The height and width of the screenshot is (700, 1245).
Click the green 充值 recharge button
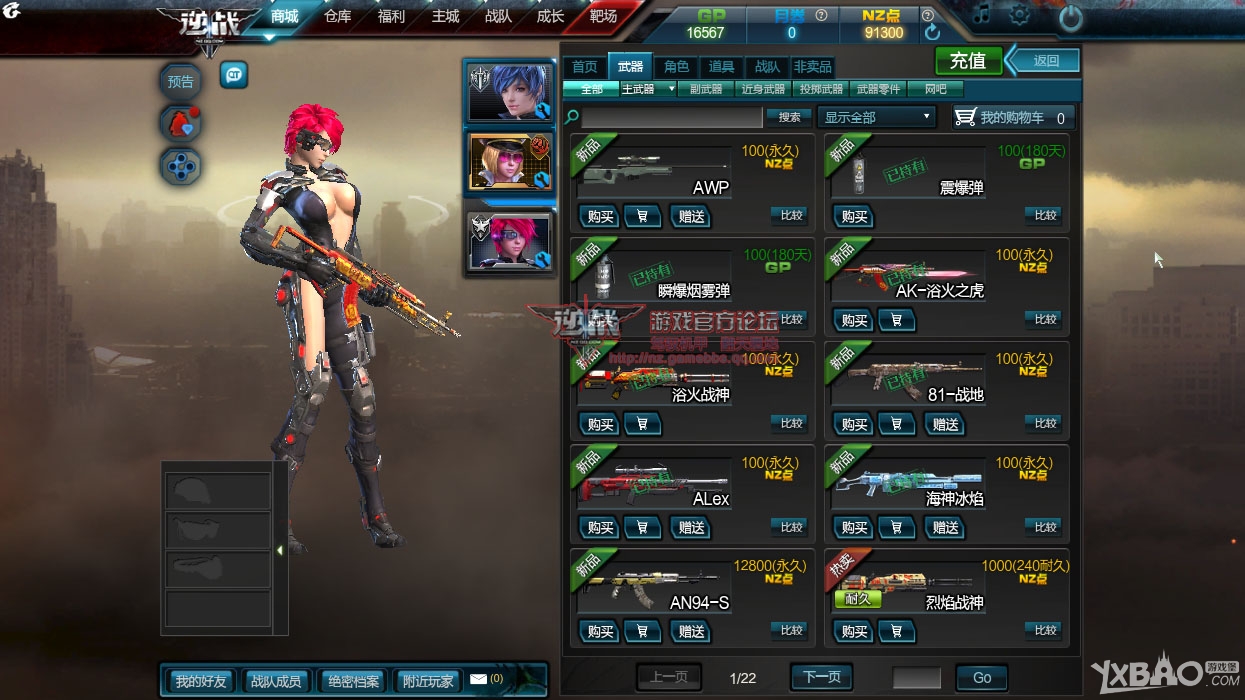(x=968, y=61)
